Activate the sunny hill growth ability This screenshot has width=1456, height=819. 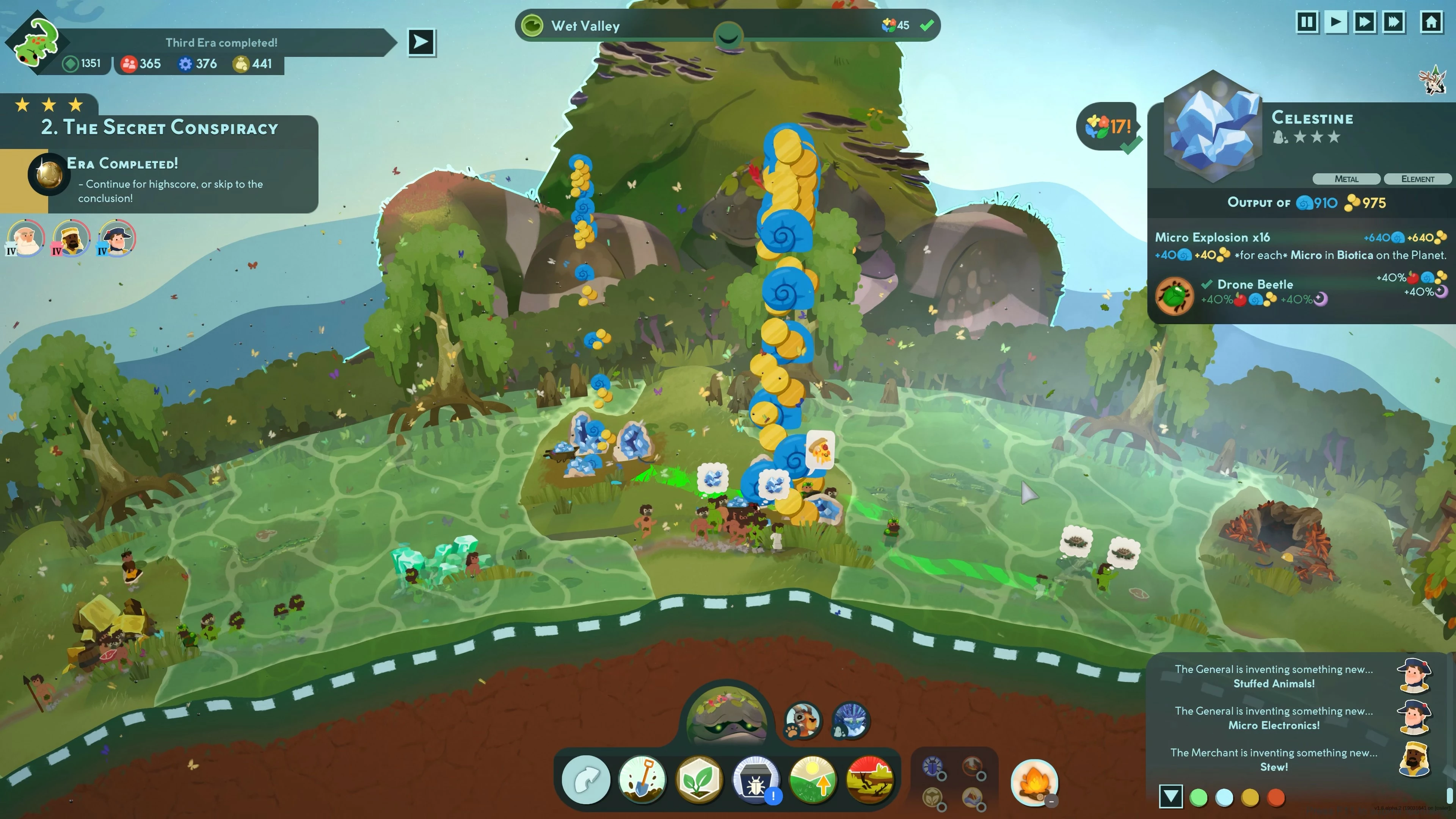point(813,780)
